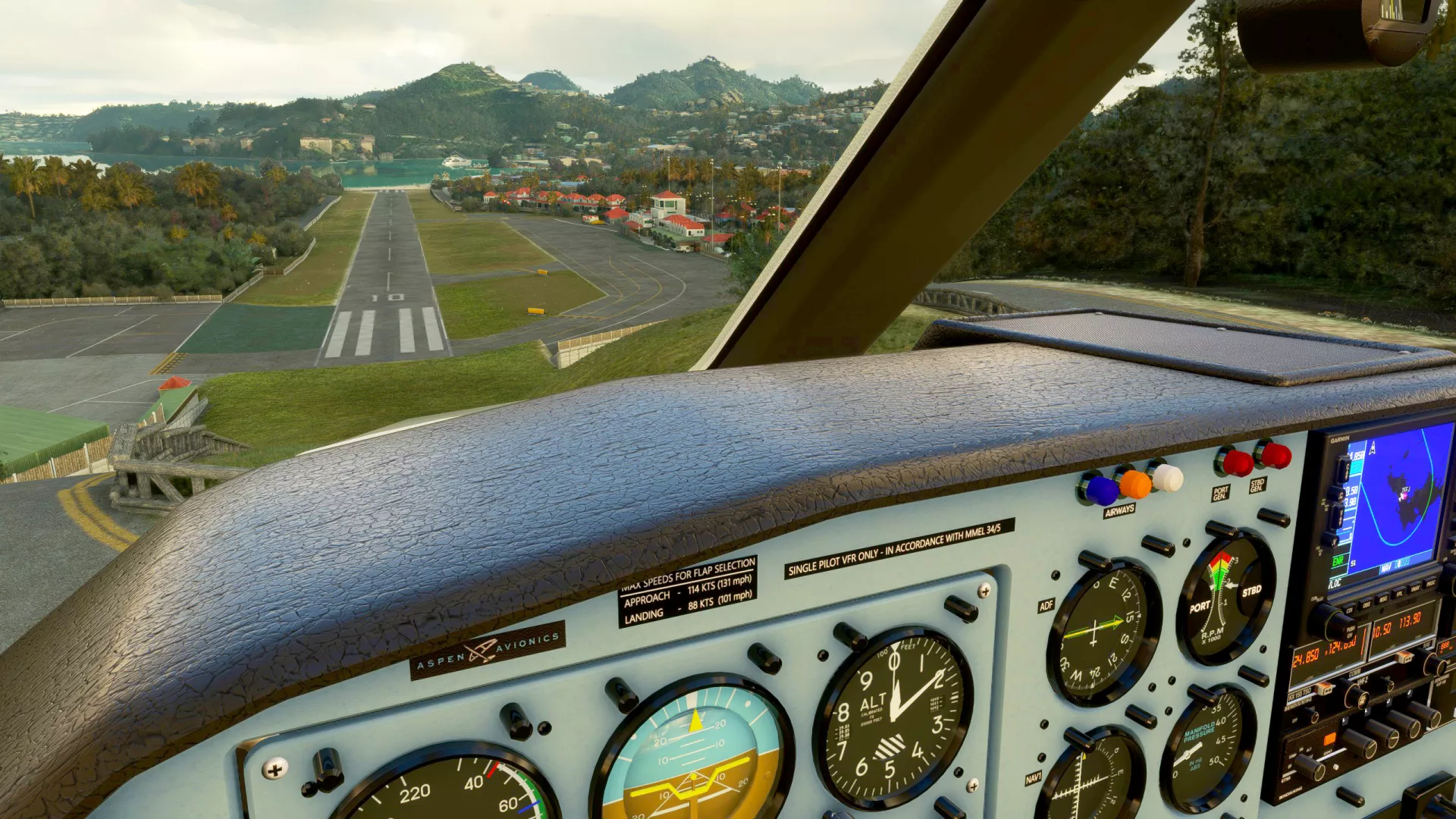Click the airspeed indicator gauge
This screenshot has width=1456, height=819.
447,792
